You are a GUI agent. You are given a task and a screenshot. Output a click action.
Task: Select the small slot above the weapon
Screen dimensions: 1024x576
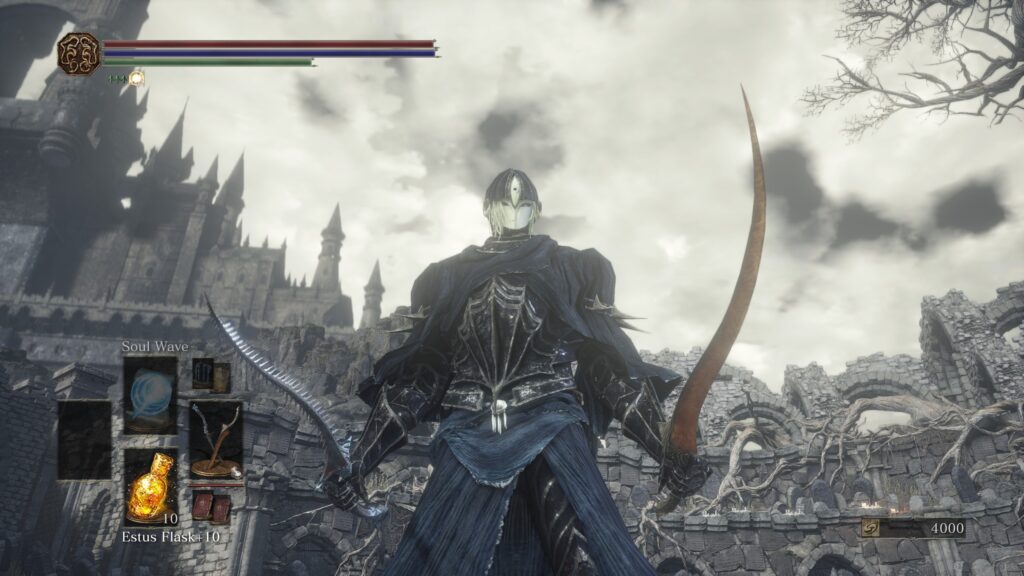point(211,375)
